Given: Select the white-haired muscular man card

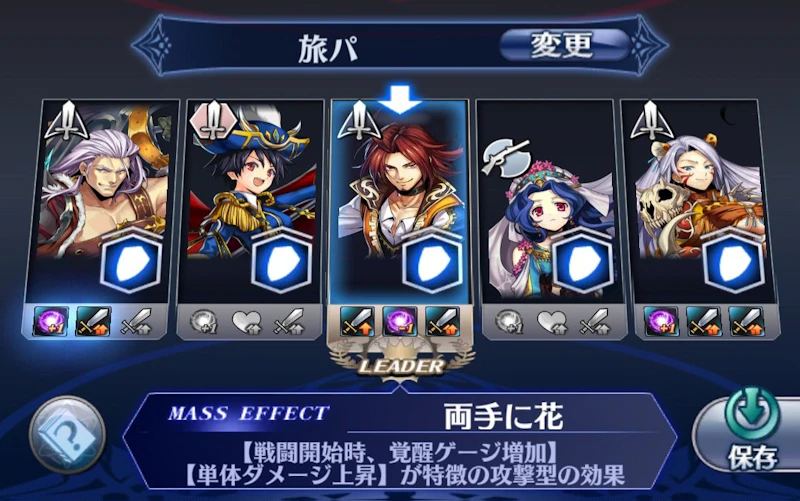Looking at the screenshot, I should coord(106,200).
